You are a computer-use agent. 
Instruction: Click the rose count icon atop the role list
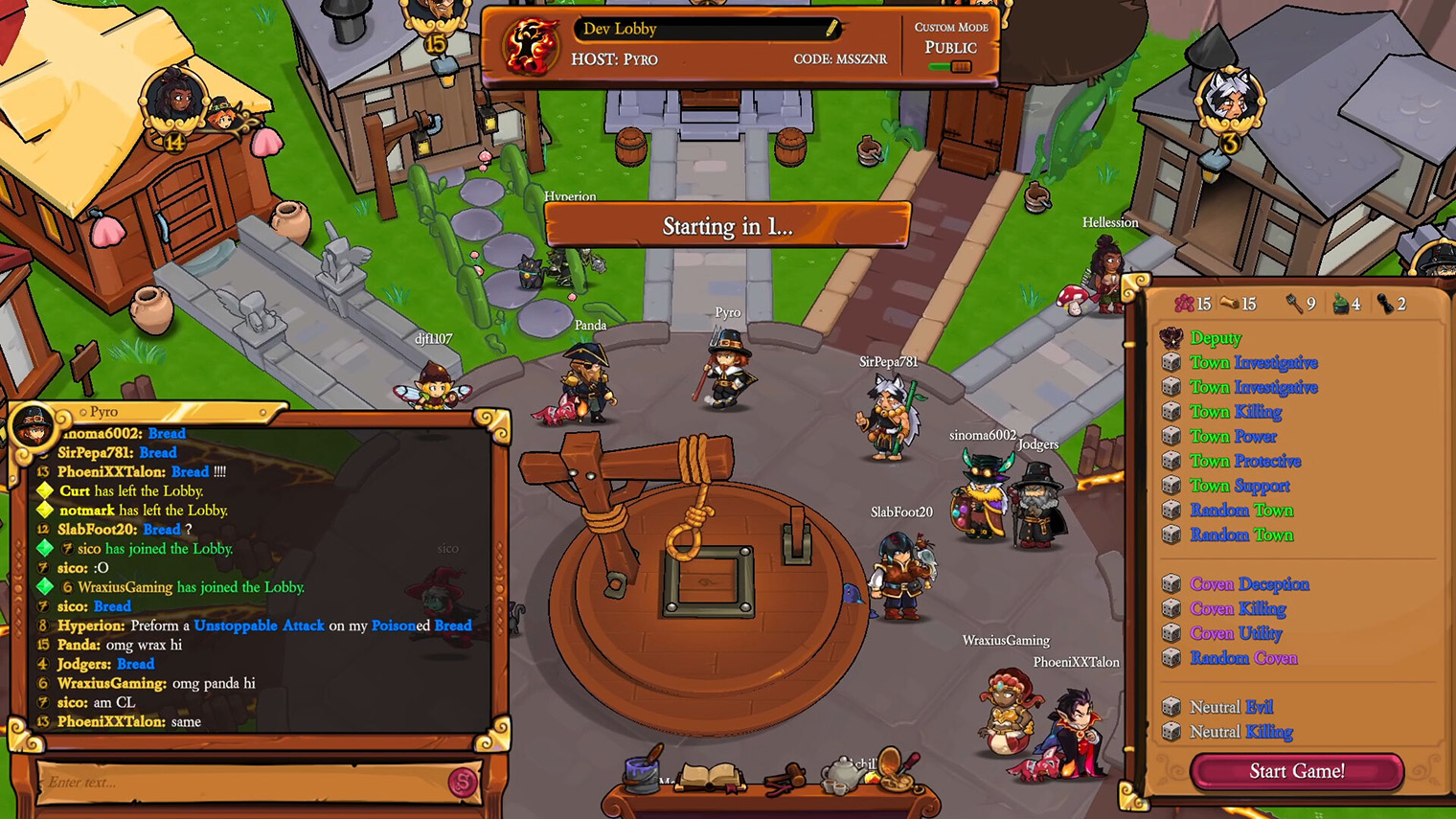[1184, 304]
